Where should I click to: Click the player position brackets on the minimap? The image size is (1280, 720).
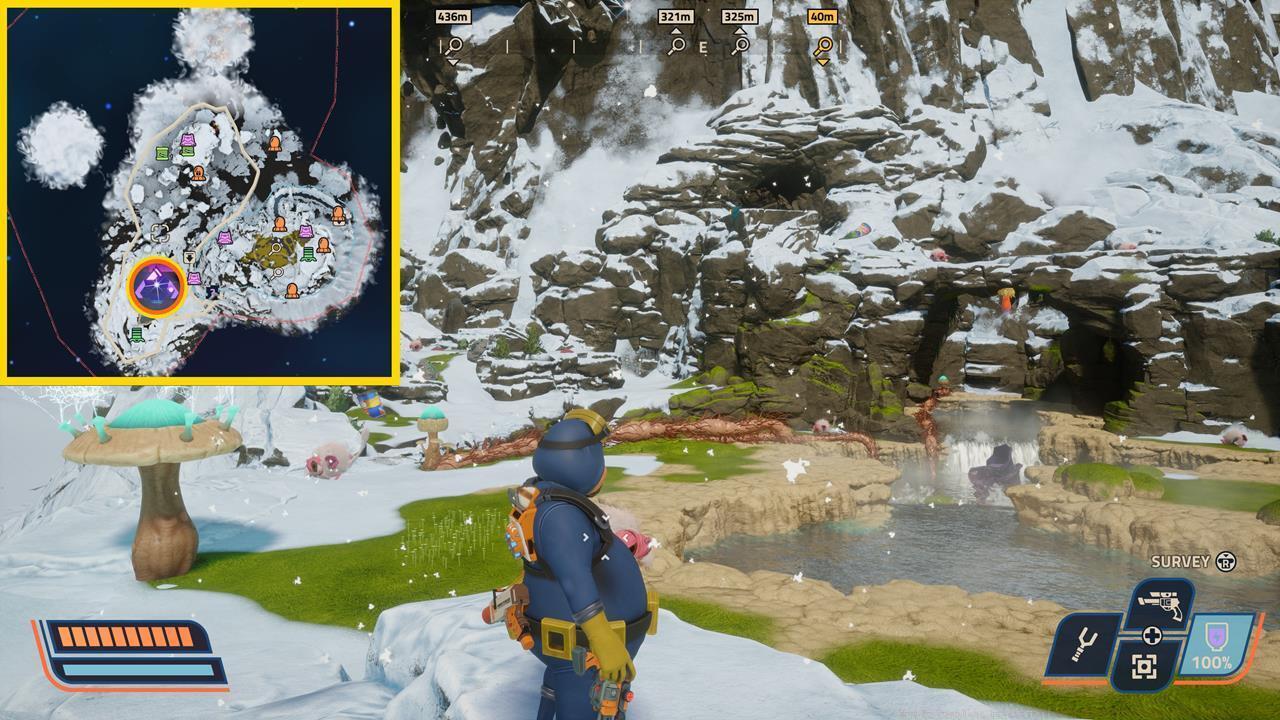(x=159, y=231)
